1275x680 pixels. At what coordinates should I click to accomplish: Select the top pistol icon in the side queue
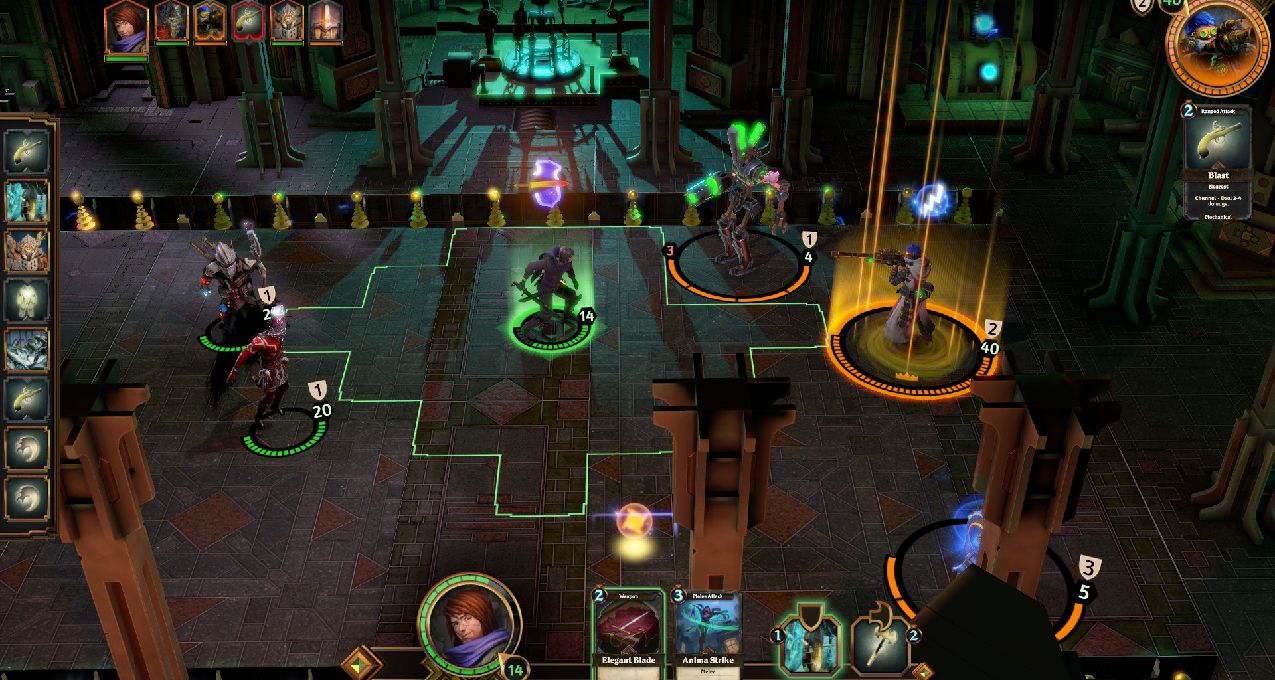(x=27, y=149)
